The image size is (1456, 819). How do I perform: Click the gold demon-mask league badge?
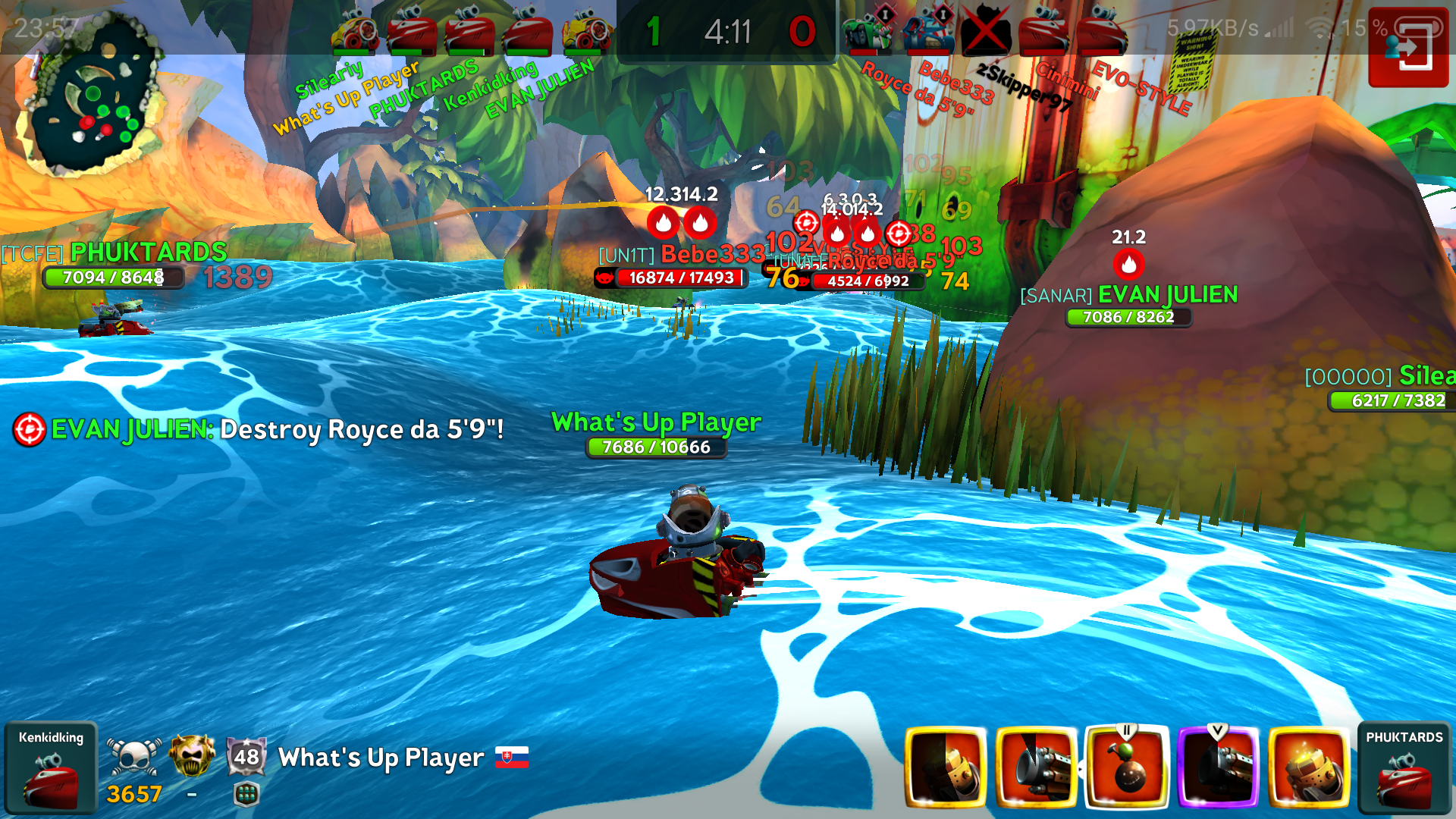(191, 755)
